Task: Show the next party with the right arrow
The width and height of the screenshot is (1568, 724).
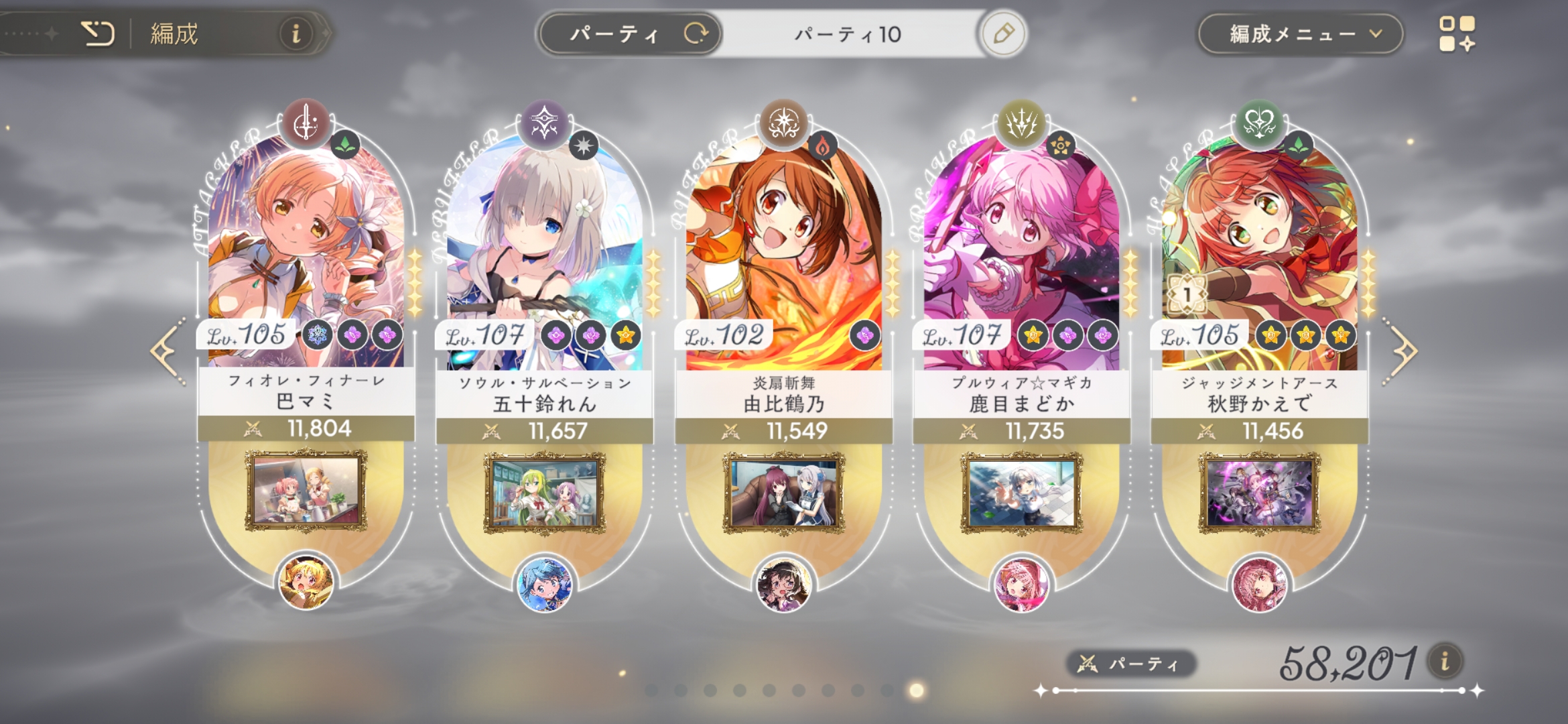Action: coord(1402,351)
